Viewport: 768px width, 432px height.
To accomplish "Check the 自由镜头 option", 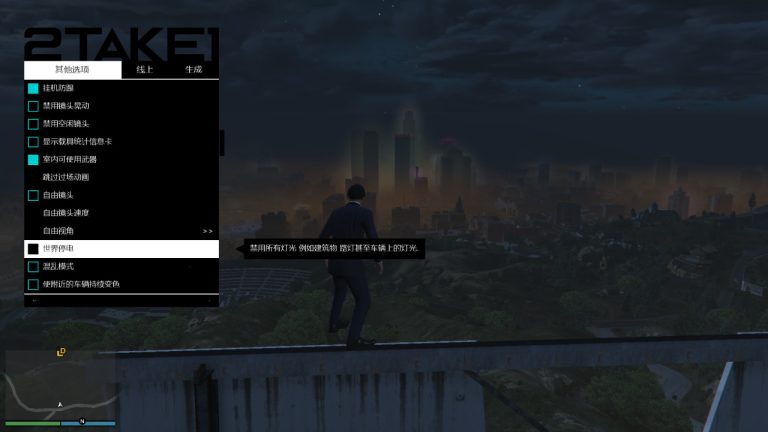I will tap(33, 195).
